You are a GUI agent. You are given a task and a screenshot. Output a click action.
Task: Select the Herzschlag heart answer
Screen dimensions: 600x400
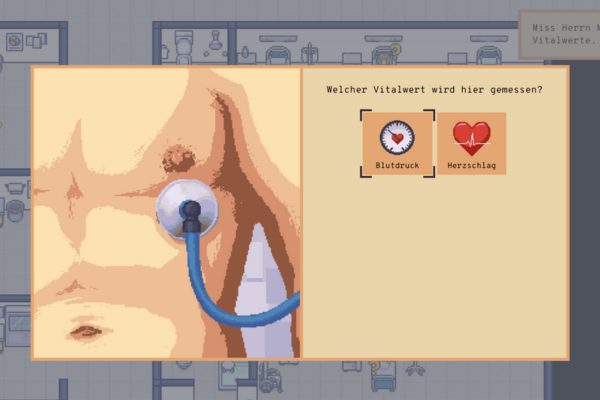pos(471,143)
